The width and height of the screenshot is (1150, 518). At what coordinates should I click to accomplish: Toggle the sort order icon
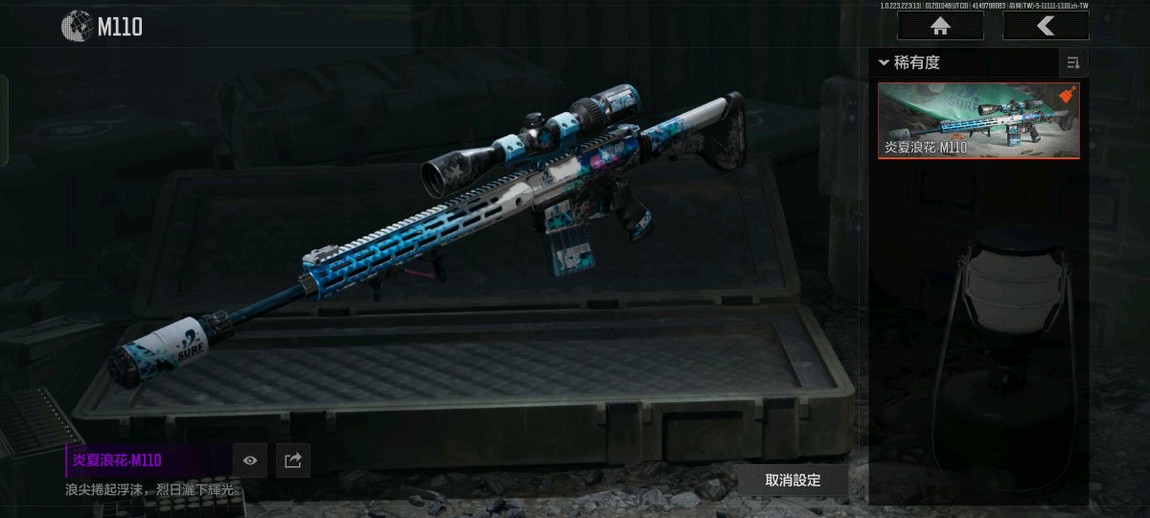(1073, 63)
